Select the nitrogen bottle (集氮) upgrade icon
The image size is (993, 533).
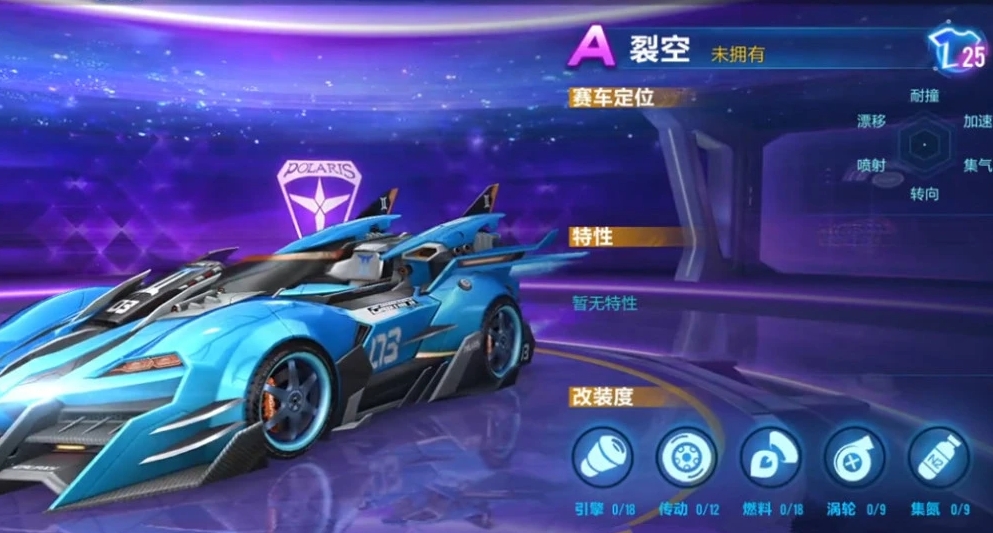[x=938, y=457]
